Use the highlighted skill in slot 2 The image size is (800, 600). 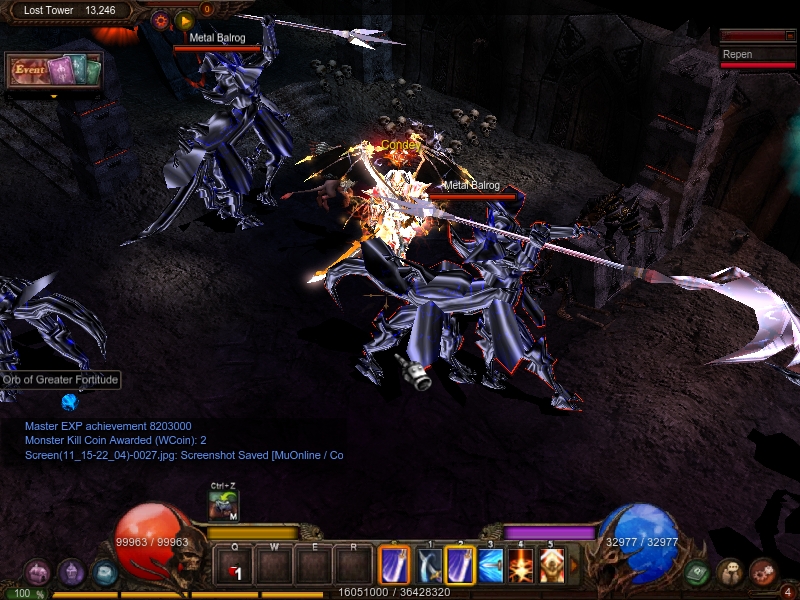(460, 566)
